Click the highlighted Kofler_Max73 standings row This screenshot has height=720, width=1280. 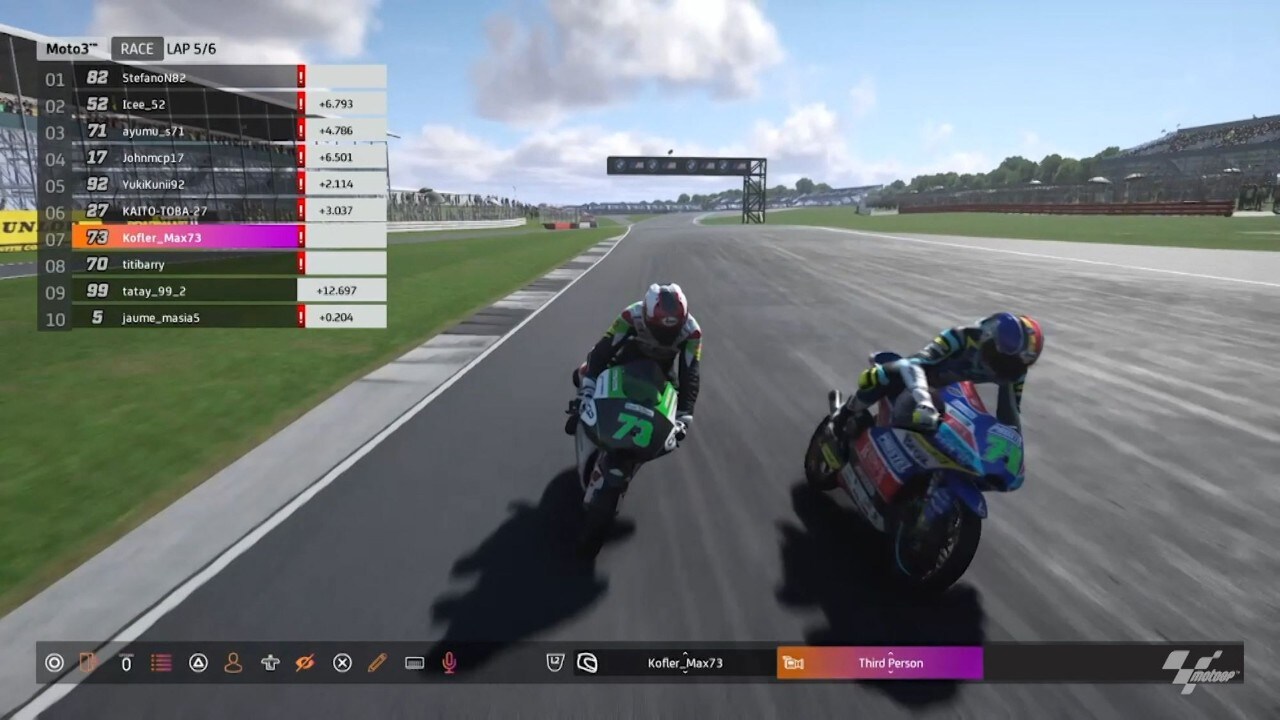click(185, 237)
